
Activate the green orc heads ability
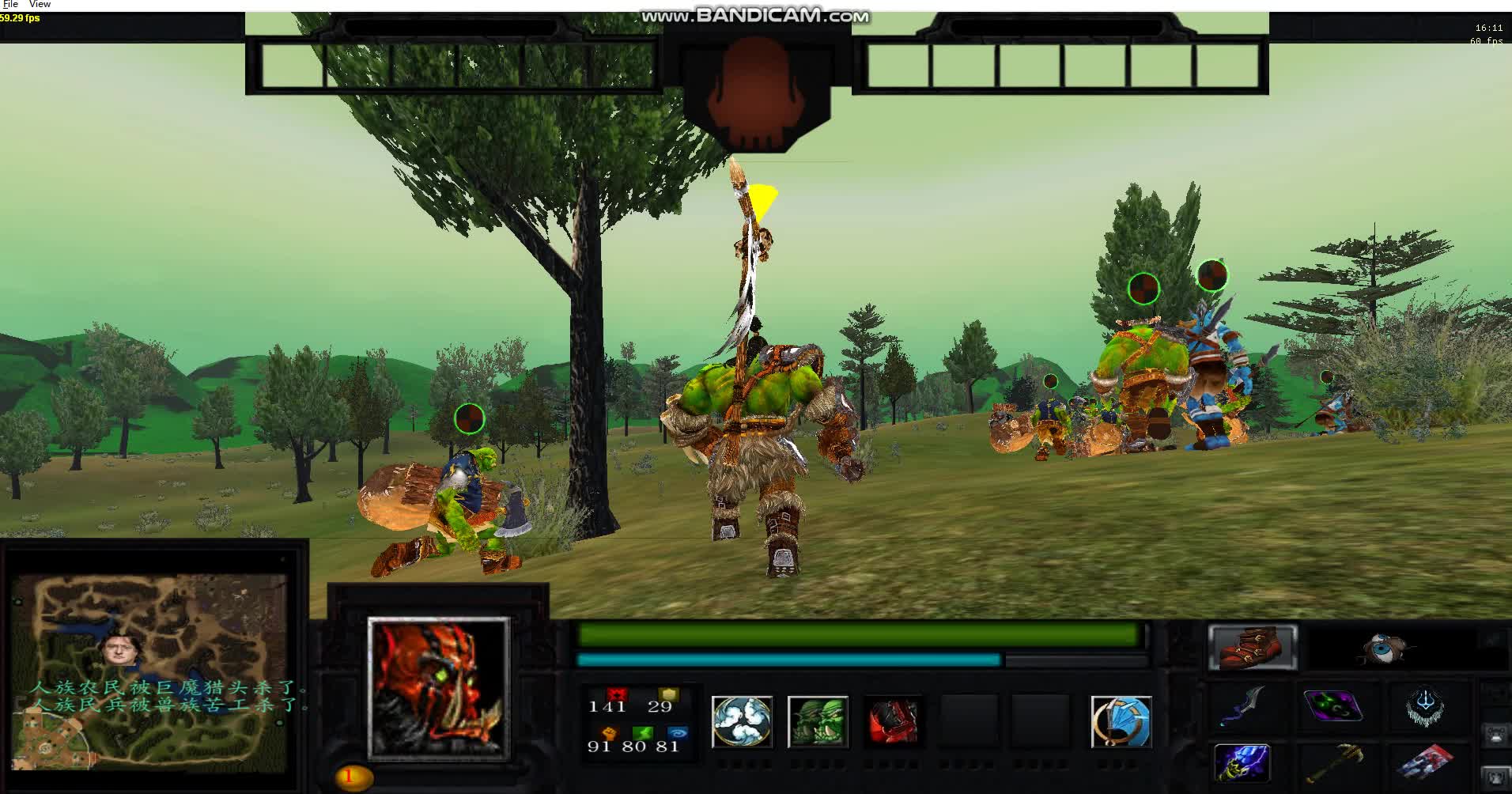[819, 721]
